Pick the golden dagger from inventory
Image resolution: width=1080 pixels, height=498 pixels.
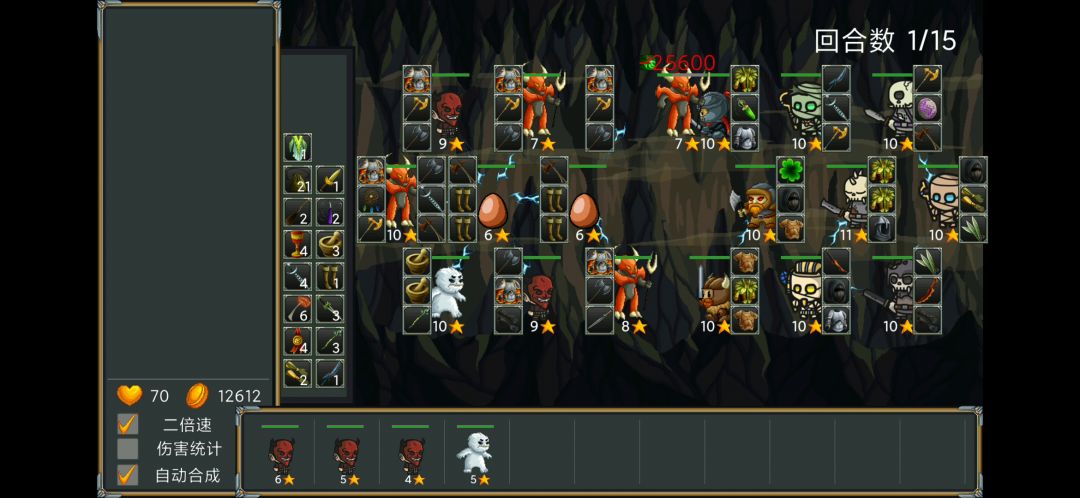click(x=330, y=180)
